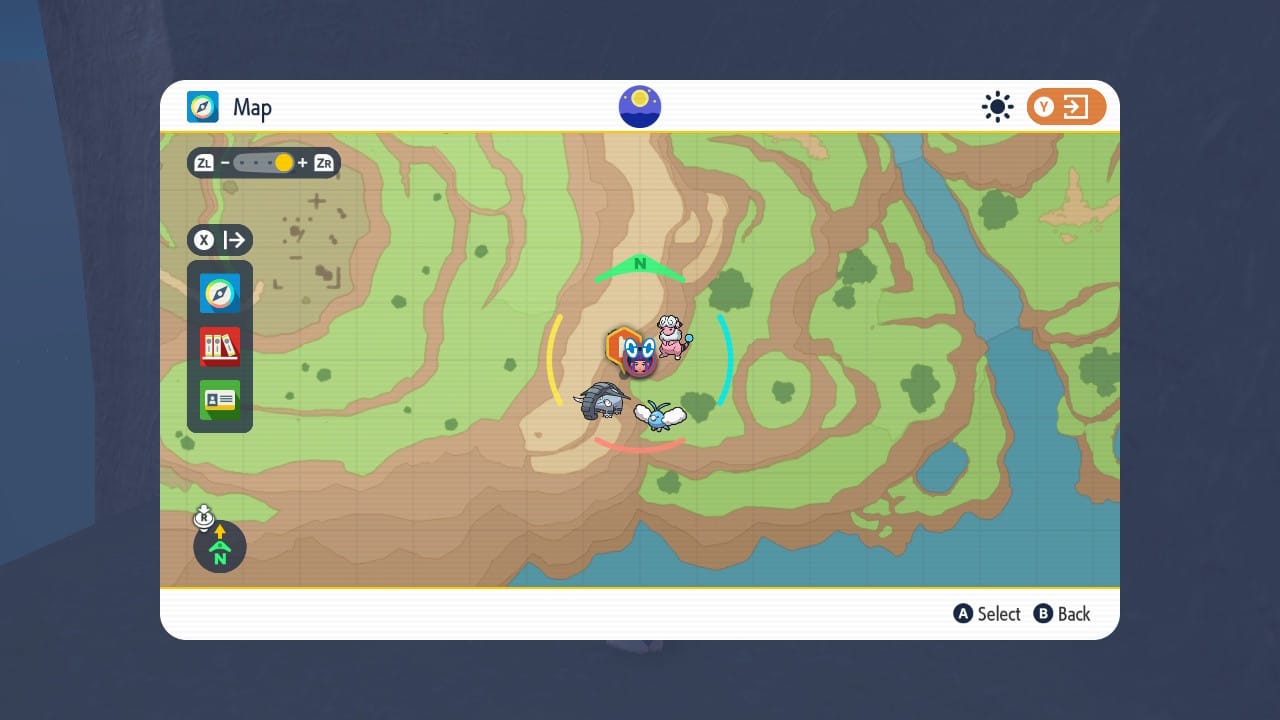1280x720 pixels.
Task: Select the Donphan icon on the map
Action: click(x=602, y=399)
